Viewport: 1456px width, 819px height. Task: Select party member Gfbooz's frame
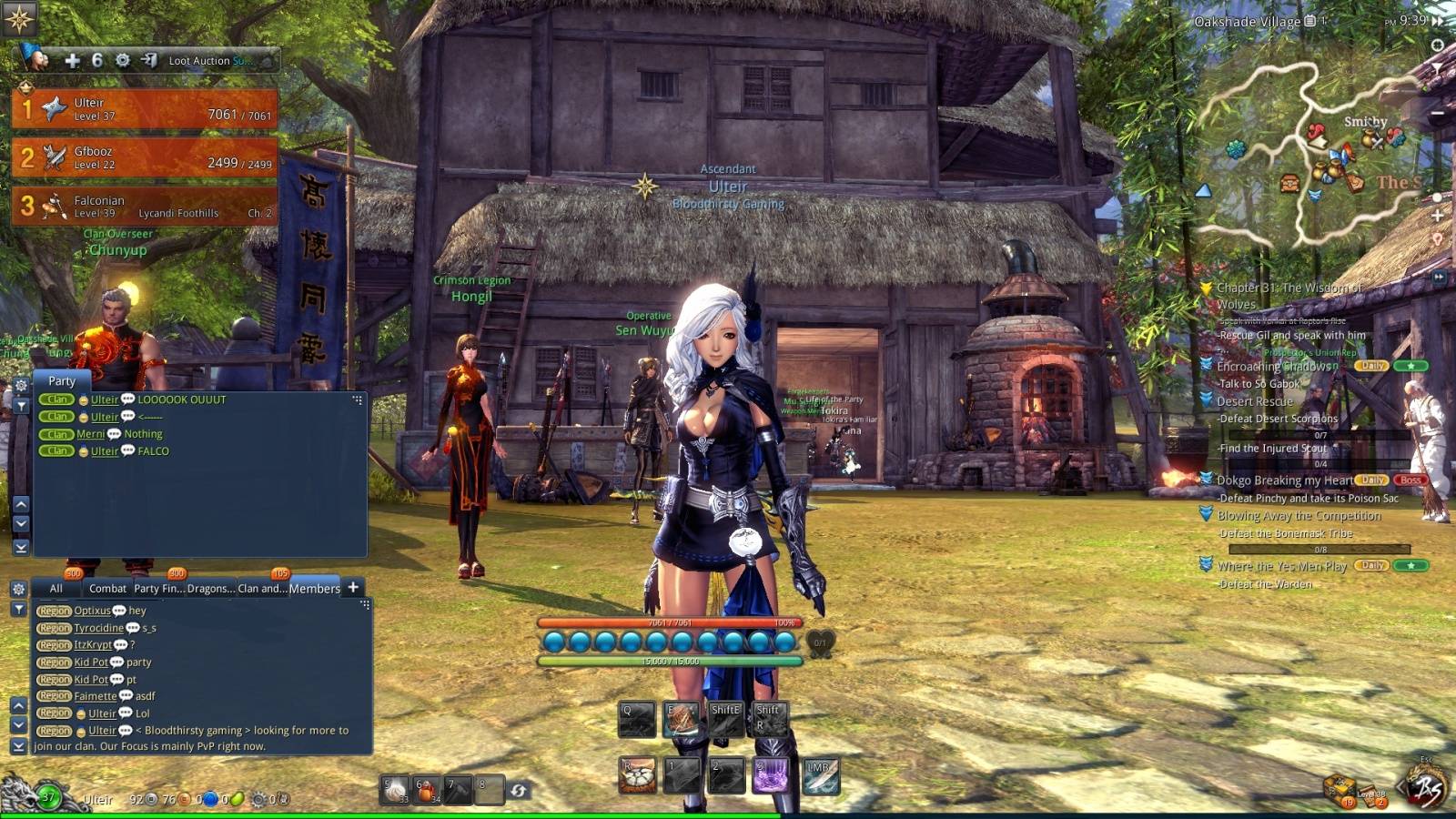point(146,157)
